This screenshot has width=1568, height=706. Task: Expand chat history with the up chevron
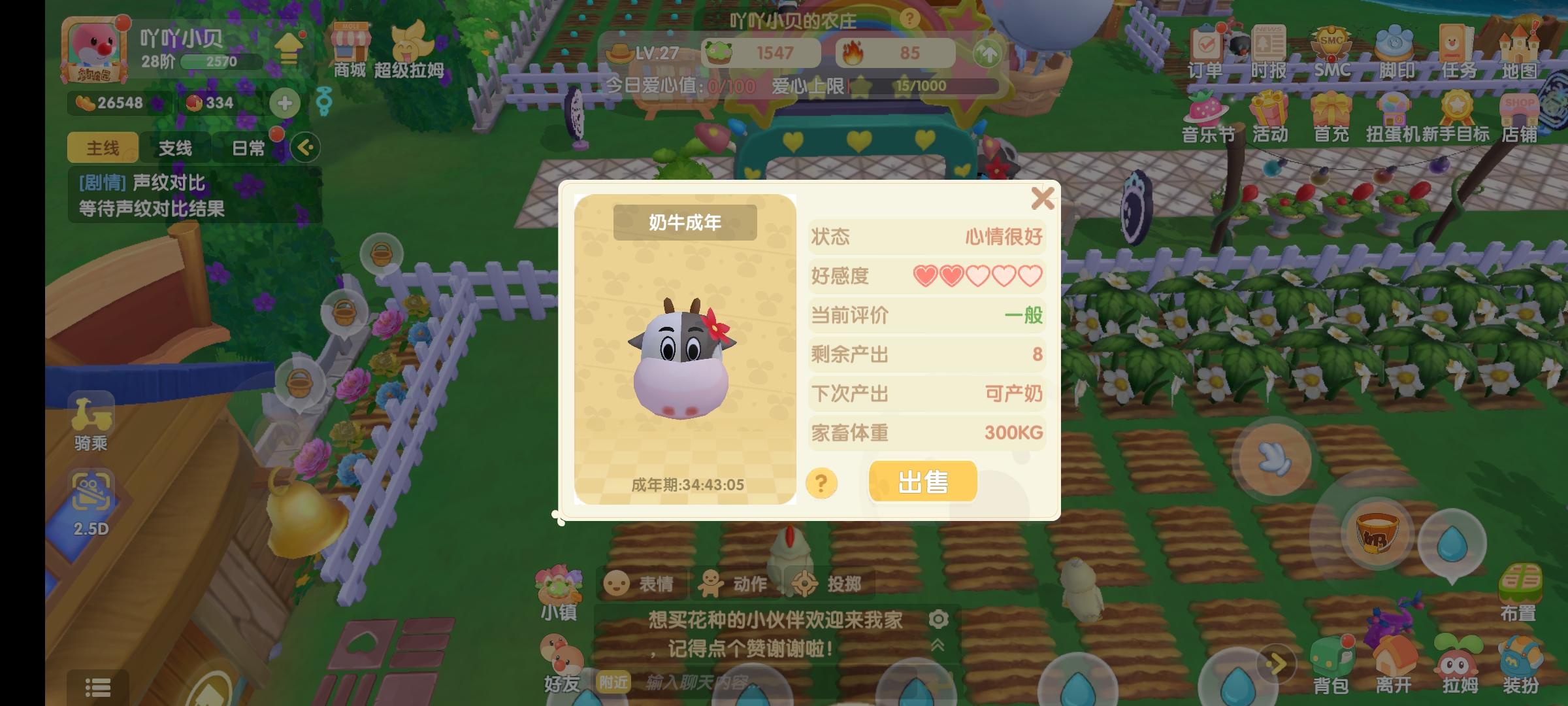pos(938,643)
